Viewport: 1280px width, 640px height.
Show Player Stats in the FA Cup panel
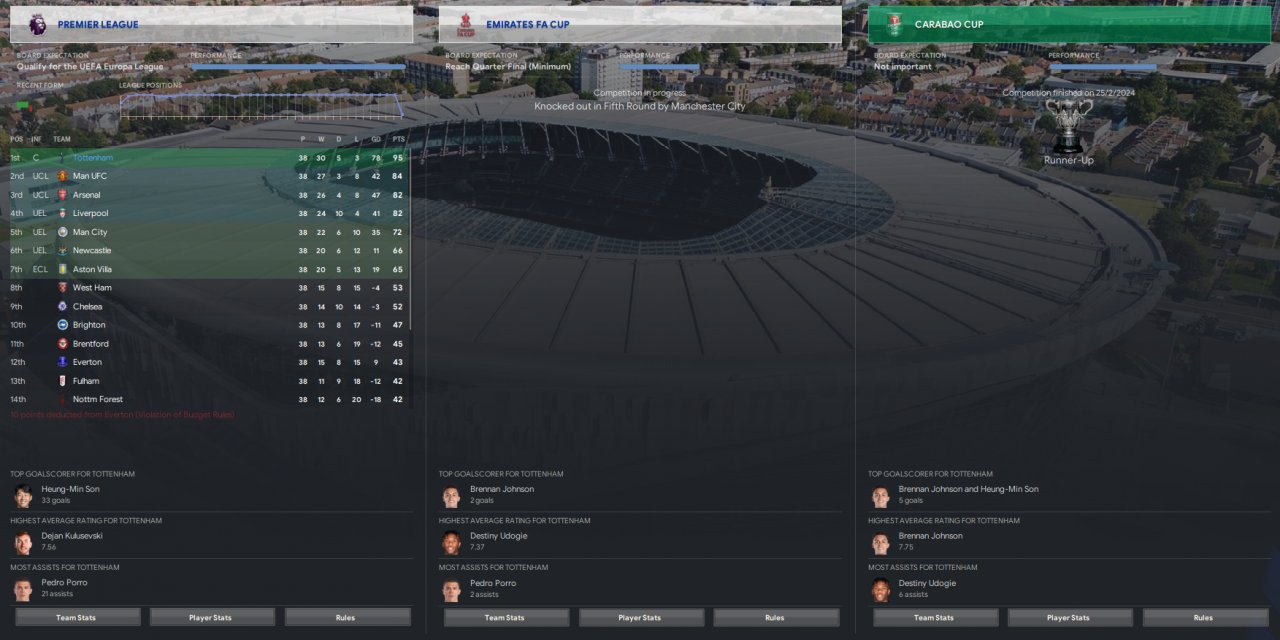pos(639,617)
